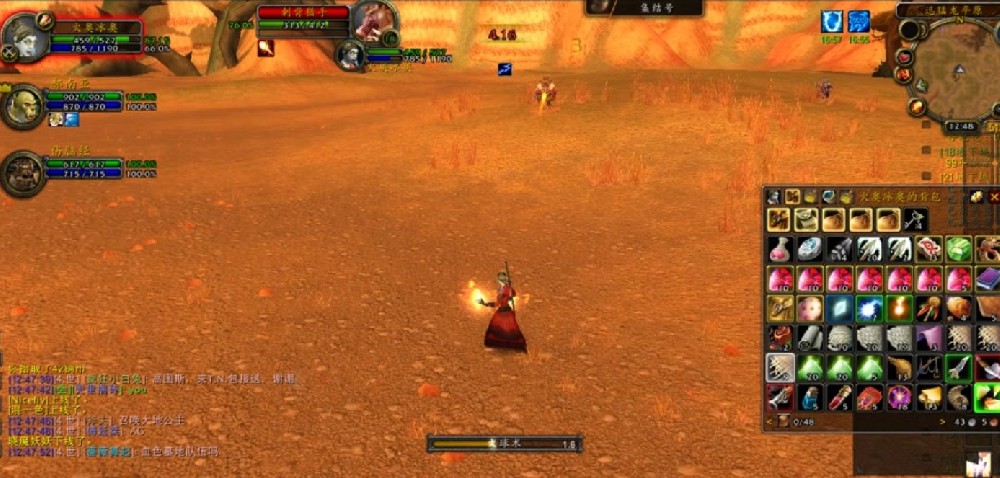Click the player character portrait
Screen dimensions: 1000x478
pos(20,37)
